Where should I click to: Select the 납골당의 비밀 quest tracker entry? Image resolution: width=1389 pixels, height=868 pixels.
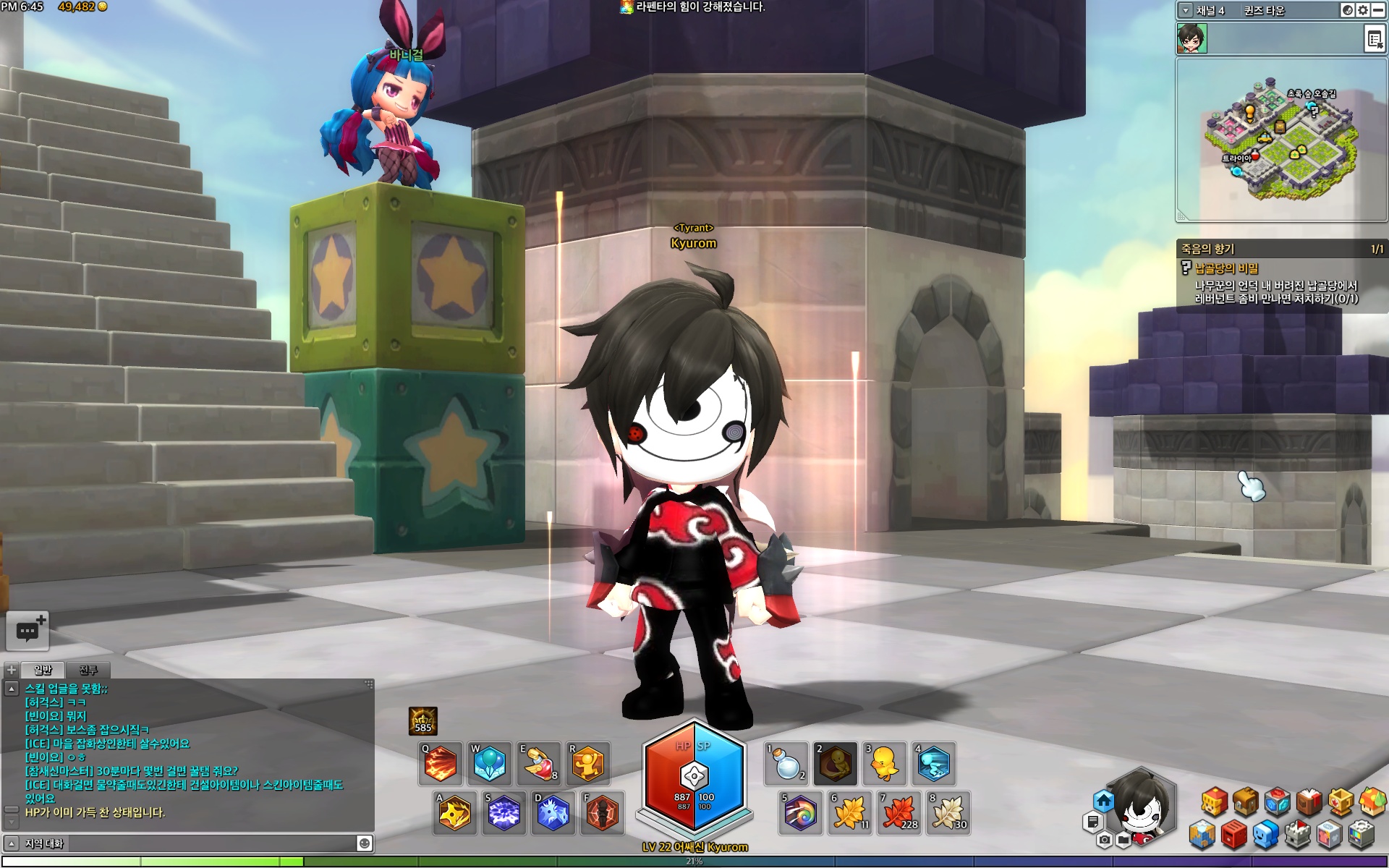click(1226, 268)
